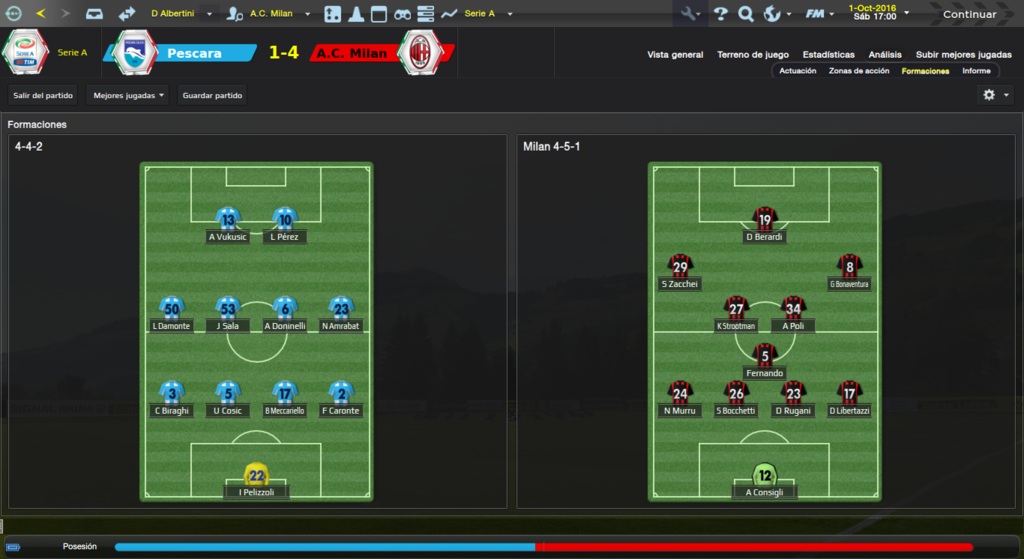Open the Mejores jugadas dropdown
The width and height of the screenshot is (1024, 559).
128,95
